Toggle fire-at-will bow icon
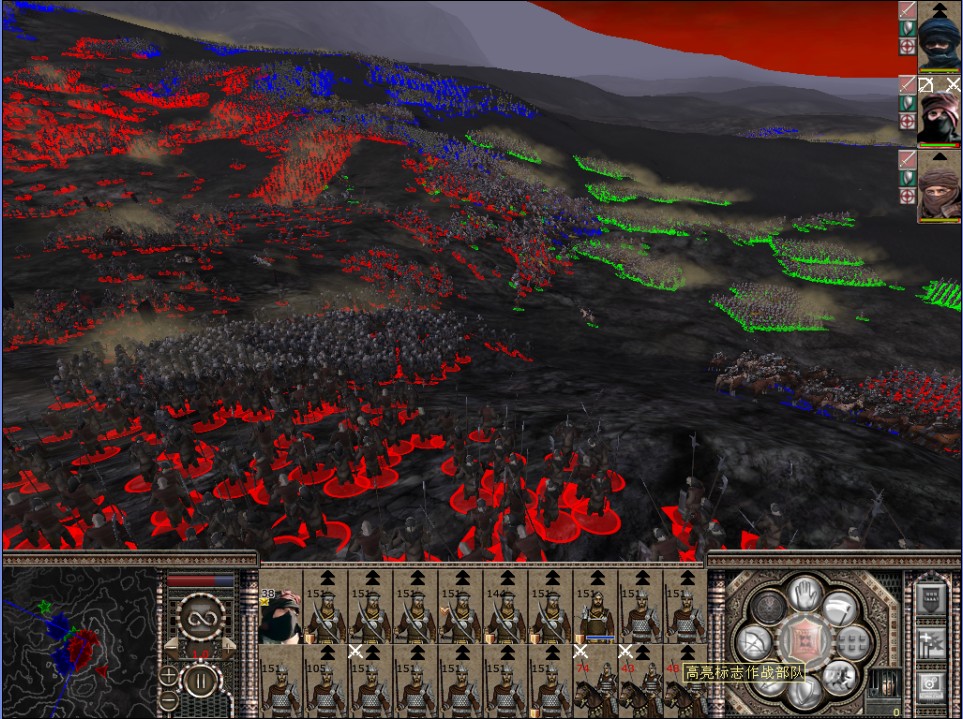This screenshot has height=719, width=963. pyautogui.click(x=752, y=640)
